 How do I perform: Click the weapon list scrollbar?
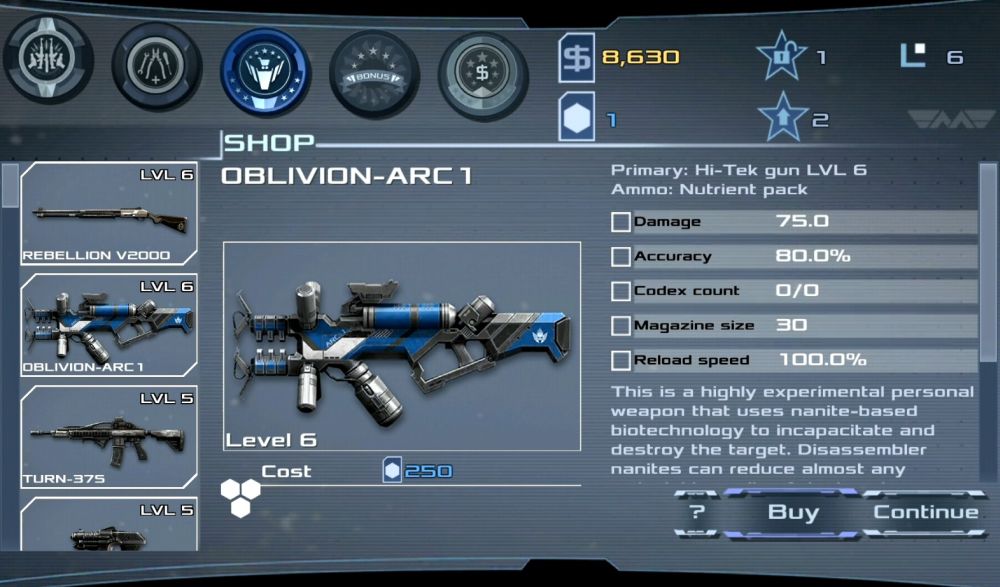pyautogui.click(x=9, y=185)
